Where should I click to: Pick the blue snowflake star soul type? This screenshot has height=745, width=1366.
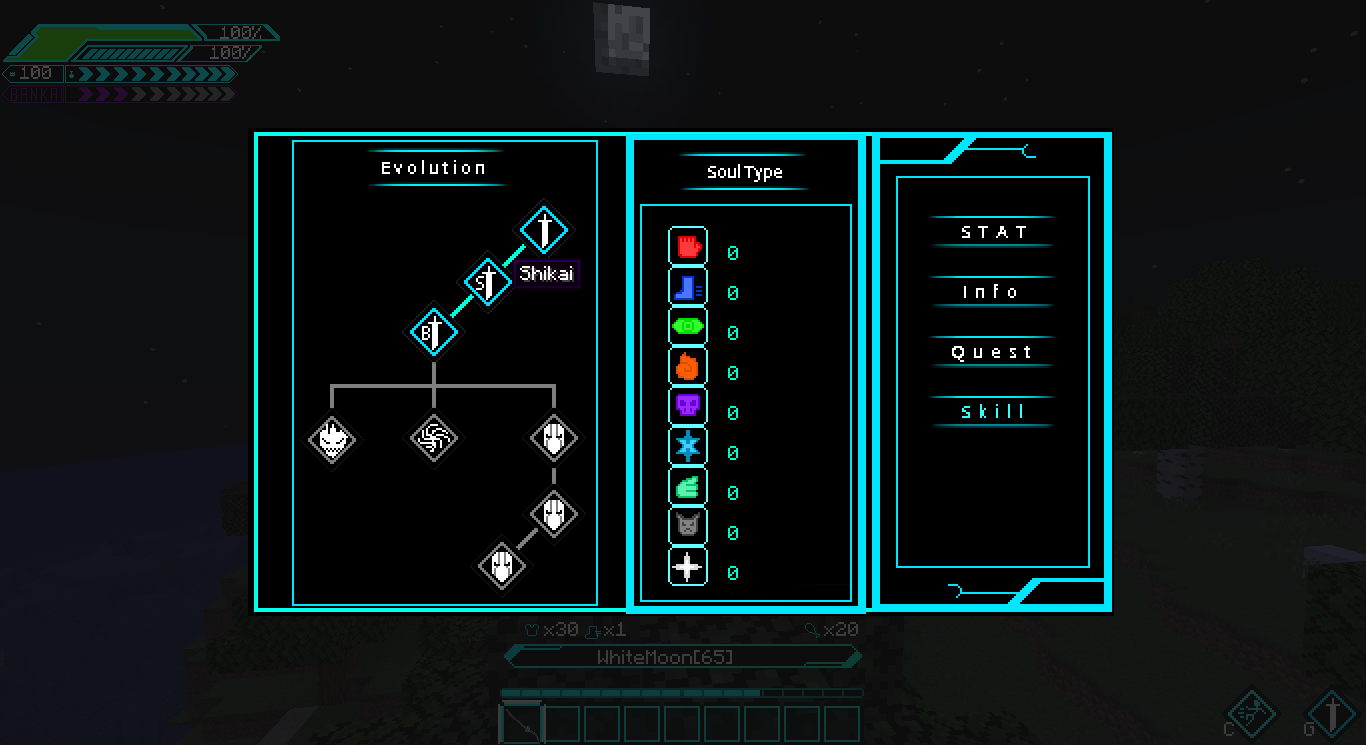tap(688, 447)
